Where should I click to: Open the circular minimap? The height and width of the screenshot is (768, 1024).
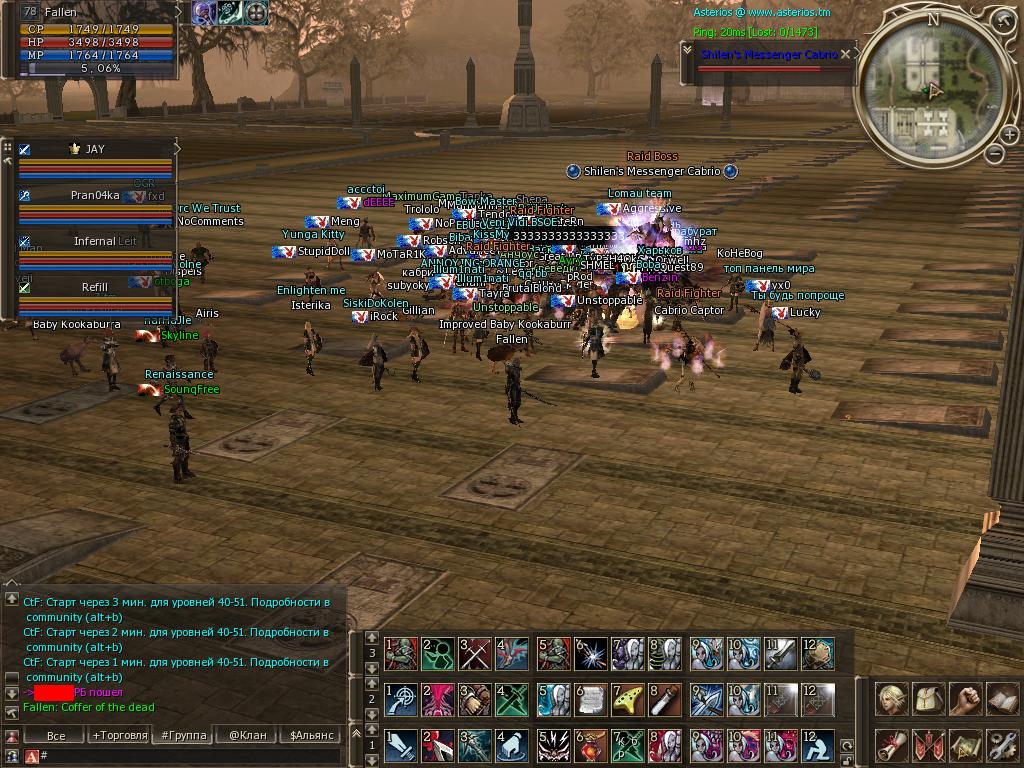click(x=932, y=88)
